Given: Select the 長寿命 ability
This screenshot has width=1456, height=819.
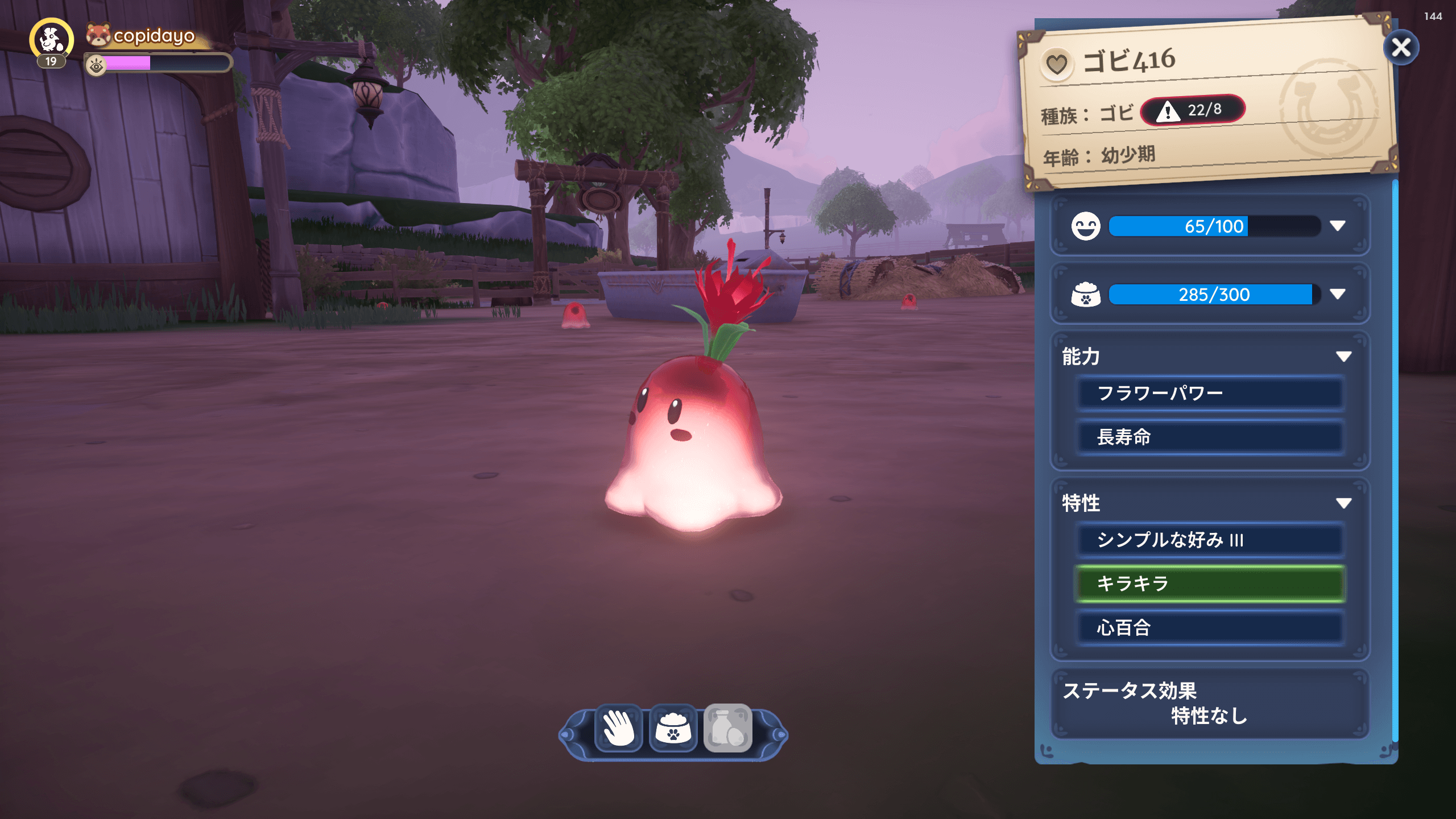Looking at the screenshot, I should tap(1210, 437).
